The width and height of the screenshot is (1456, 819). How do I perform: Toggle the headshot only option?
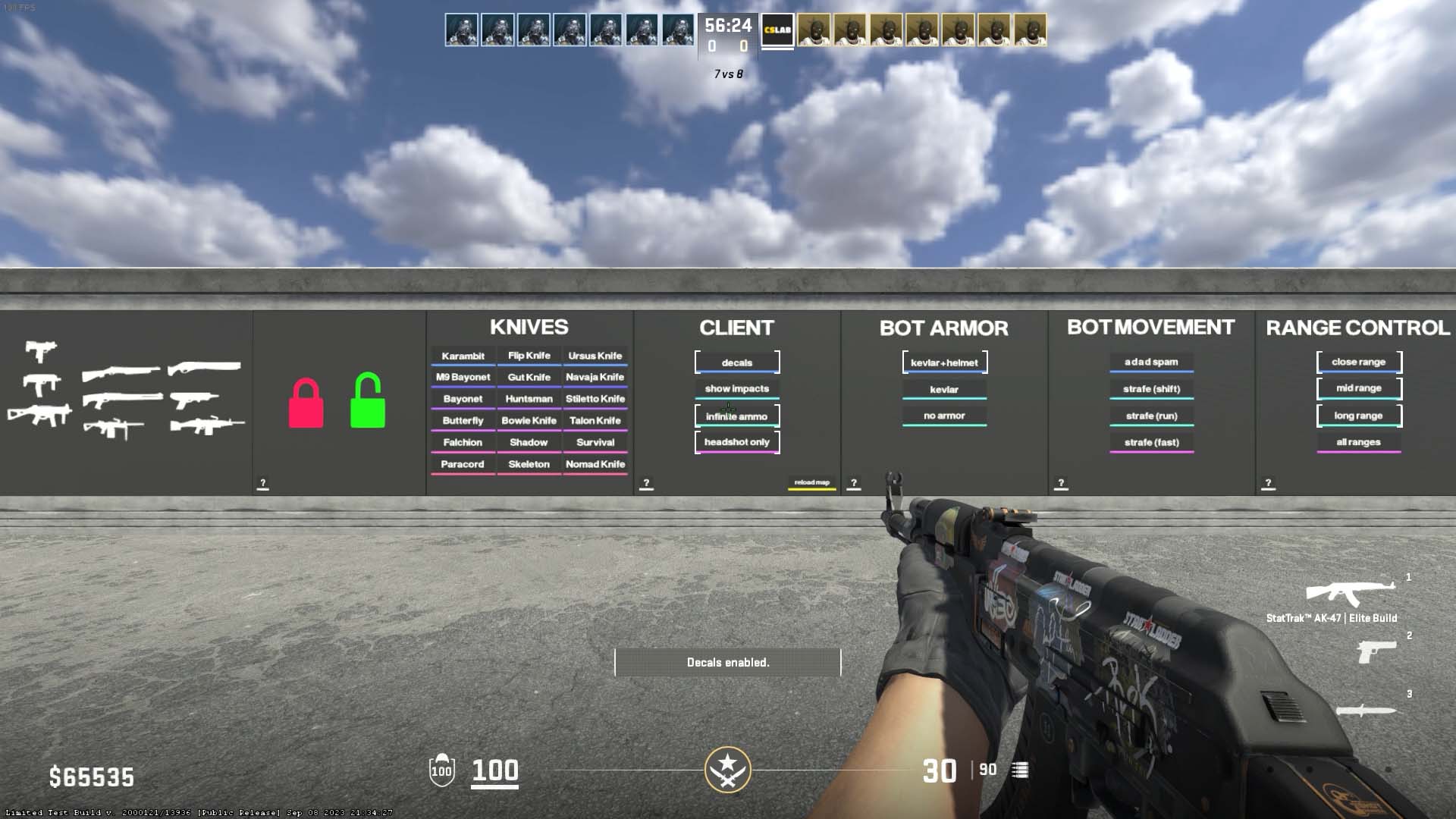pos(736,442)
